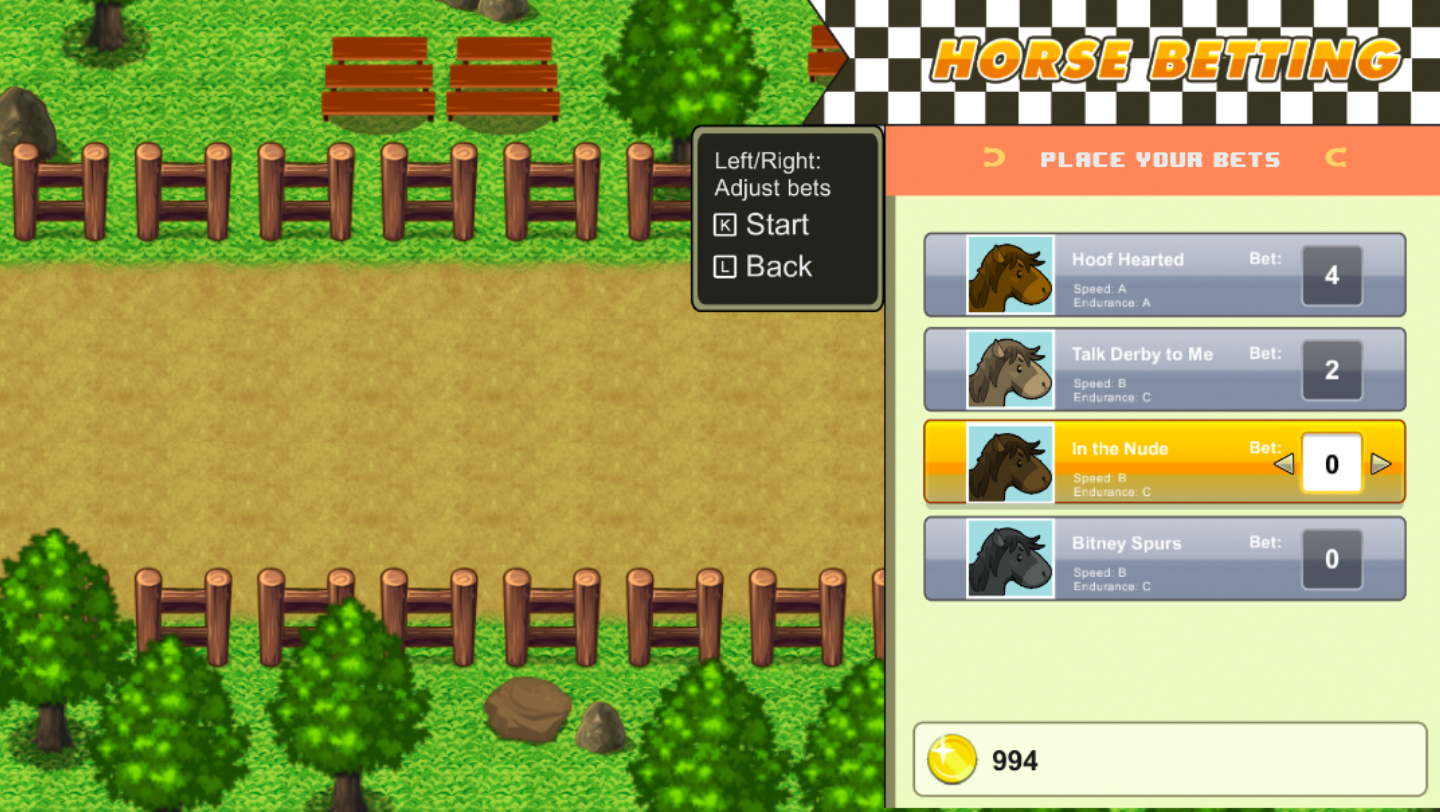Click the K keycap icon next to Start
This screenshot has width=1440, height=812.
(724, 225)
